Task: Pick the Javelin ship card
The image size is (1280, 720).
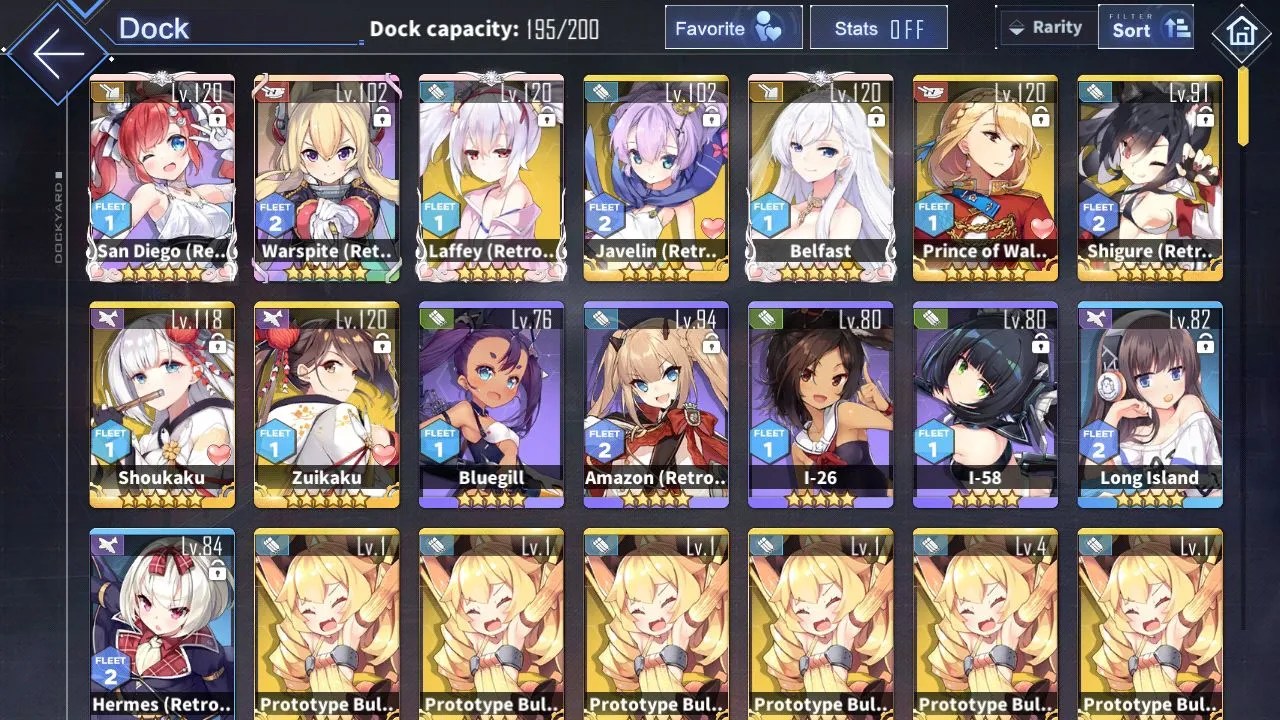Action: click(656, 177)
